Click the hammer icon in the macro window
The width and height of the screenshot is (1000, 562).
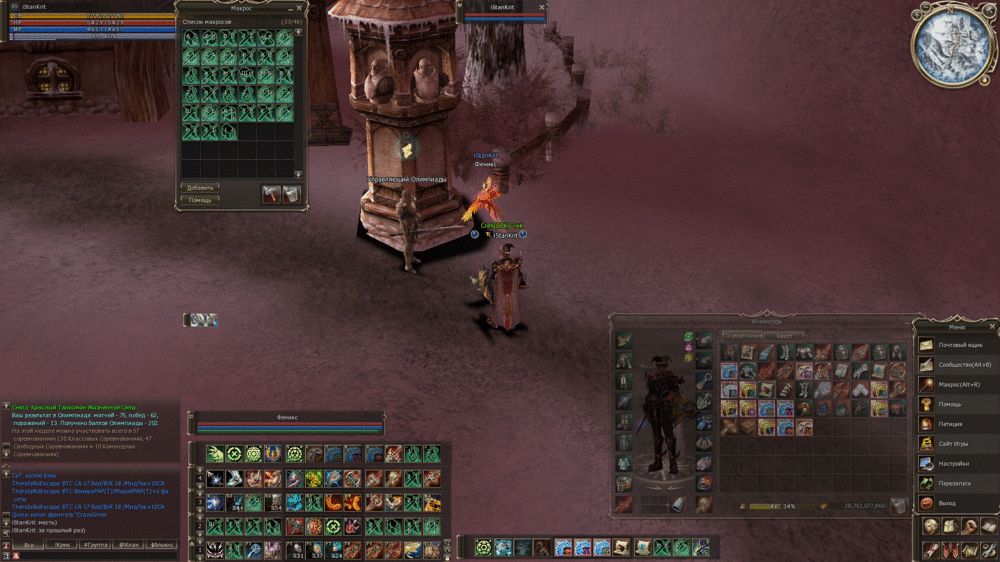pos(271,193)
